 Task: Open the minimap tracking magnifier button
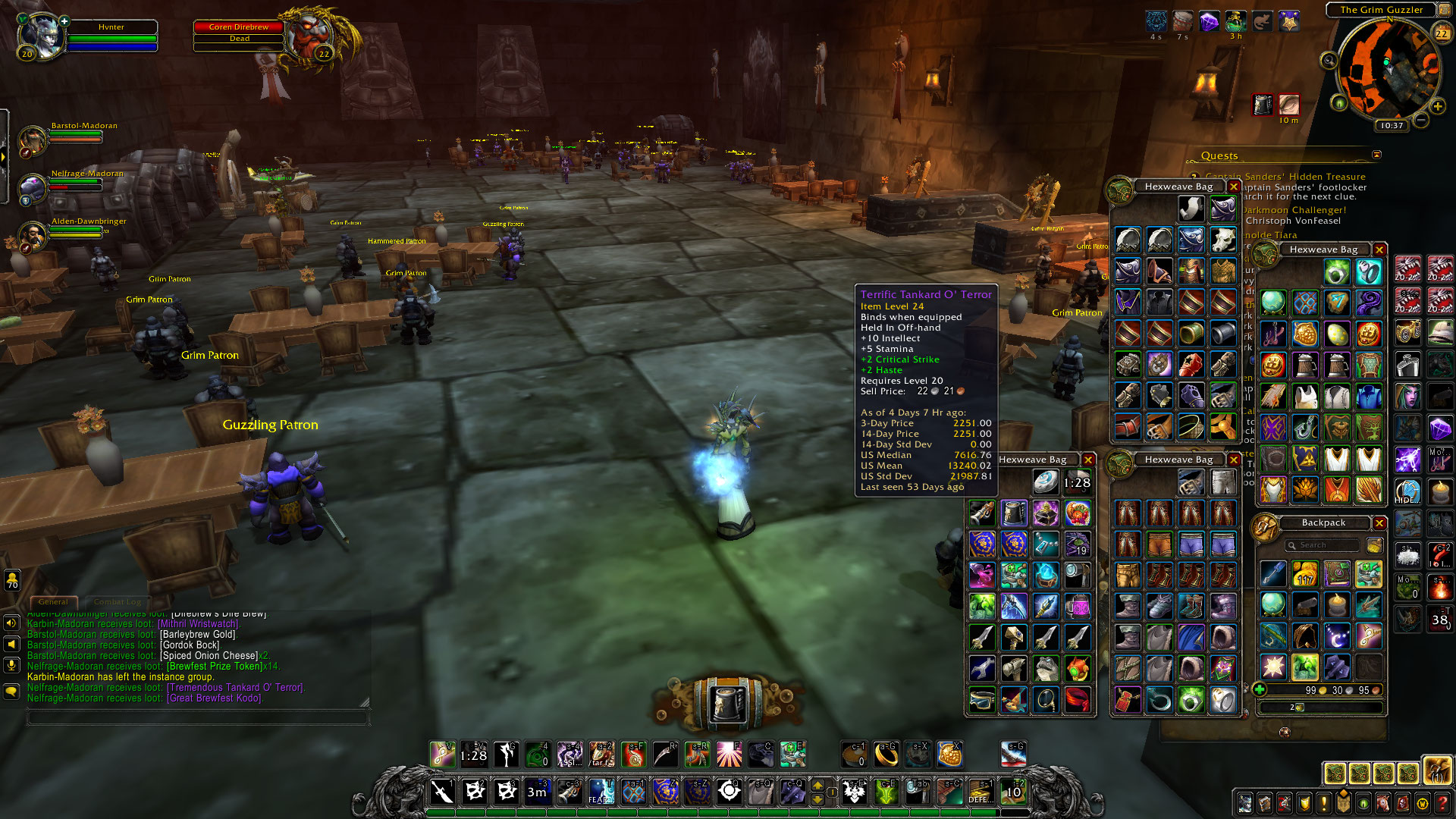point(1329,61)
